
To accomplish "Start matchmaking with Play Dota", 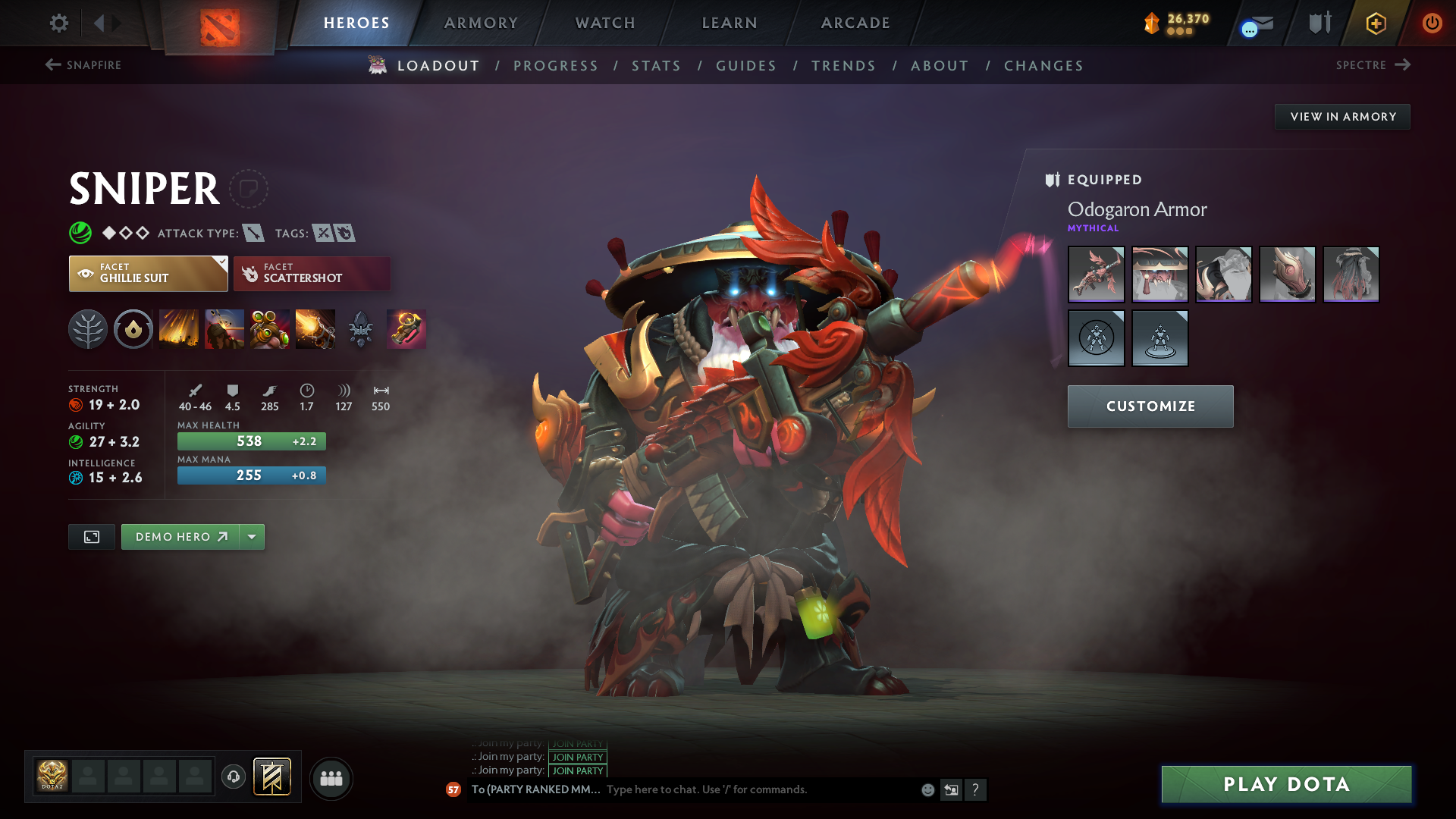I will tap(1286, 784).
